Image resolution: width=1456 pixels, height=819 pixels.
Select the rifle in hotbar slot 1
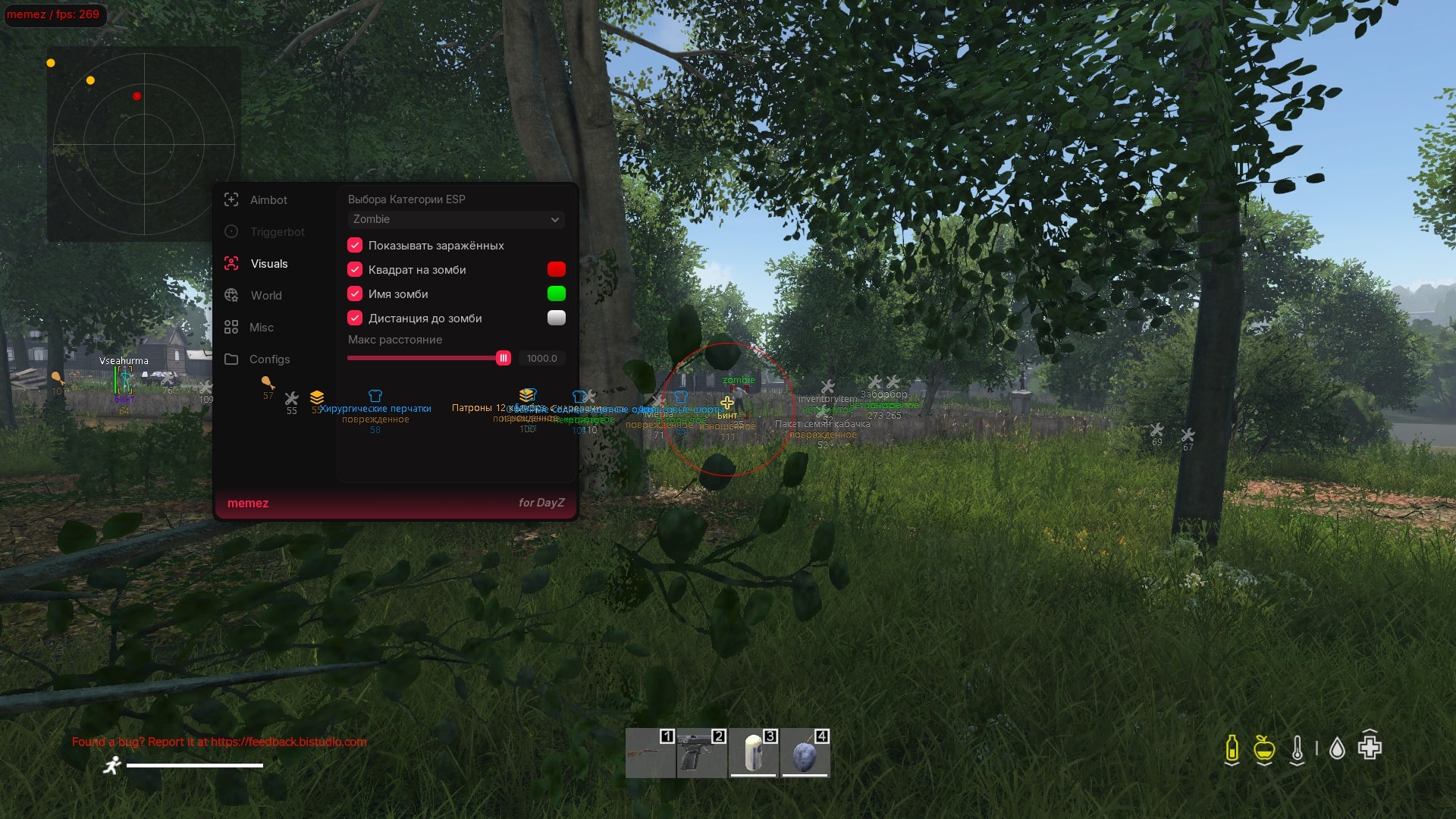click(650, 753)
